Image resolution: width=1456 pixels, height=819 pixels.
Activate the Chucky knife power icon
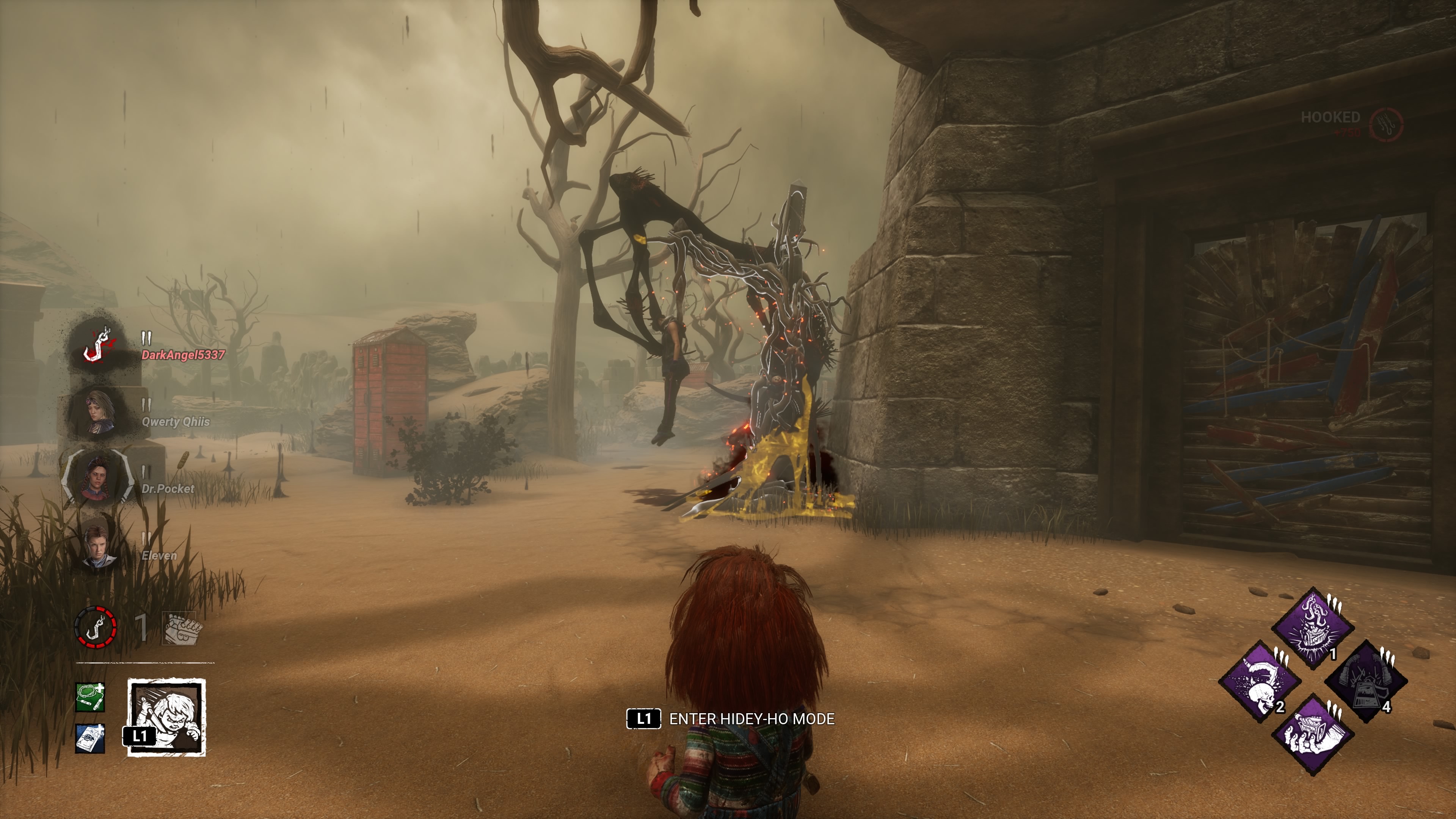(x=166, y=717)
